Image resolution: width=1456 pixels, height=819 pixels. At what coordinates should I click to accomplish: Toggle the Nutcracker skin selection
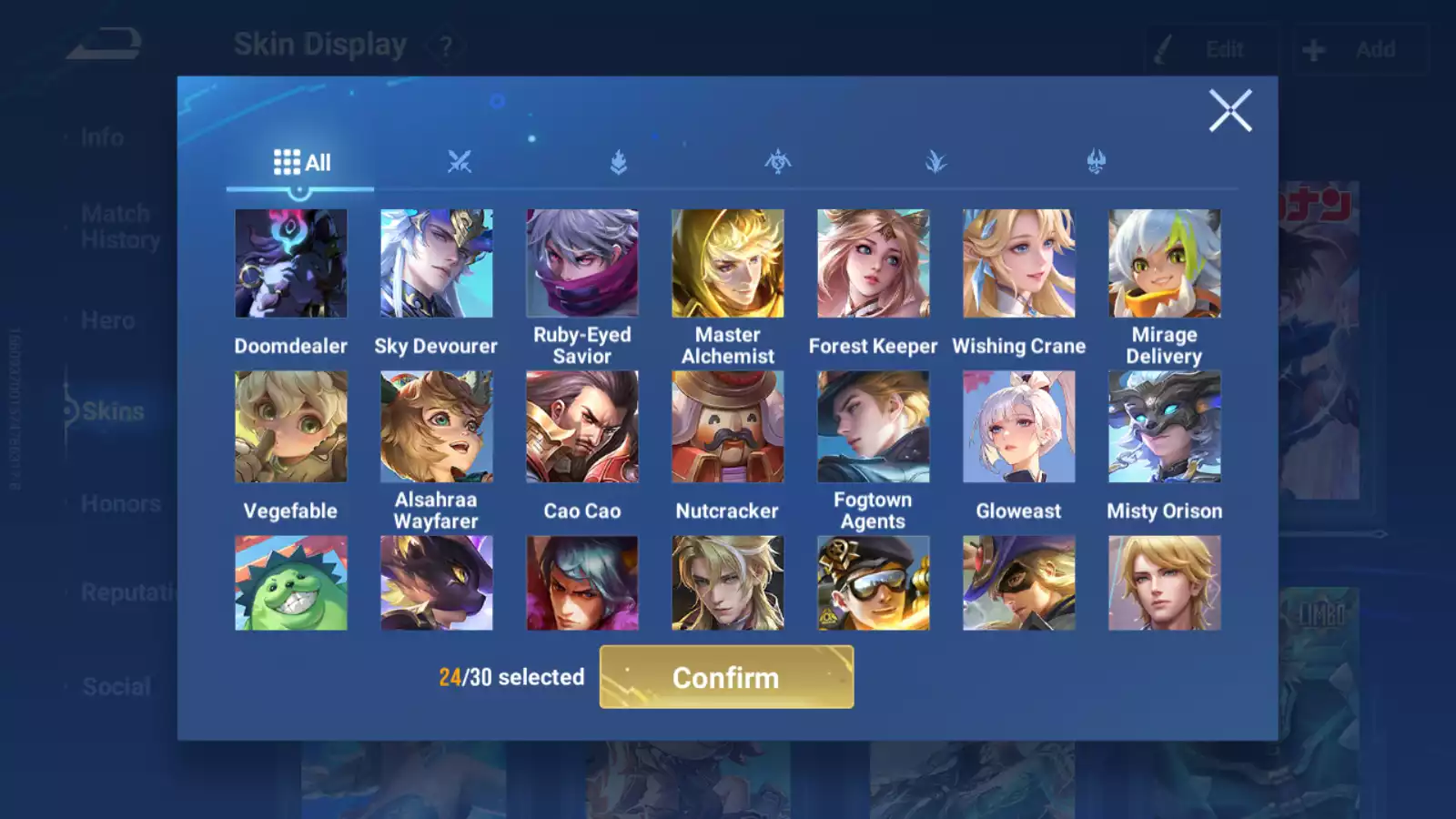727,426
